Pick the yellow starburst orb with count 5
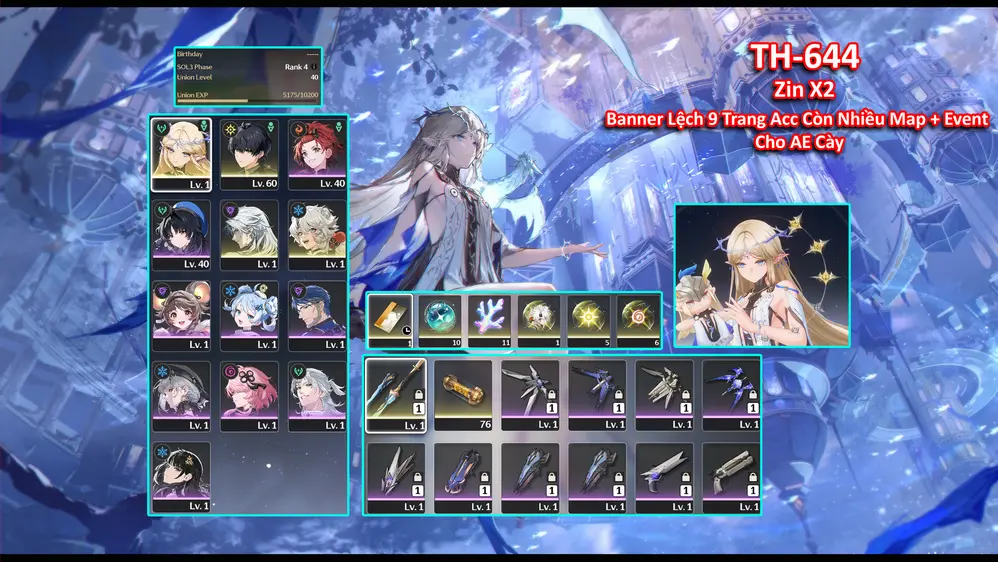Viewport: 998px width, 562px height. 588,320
